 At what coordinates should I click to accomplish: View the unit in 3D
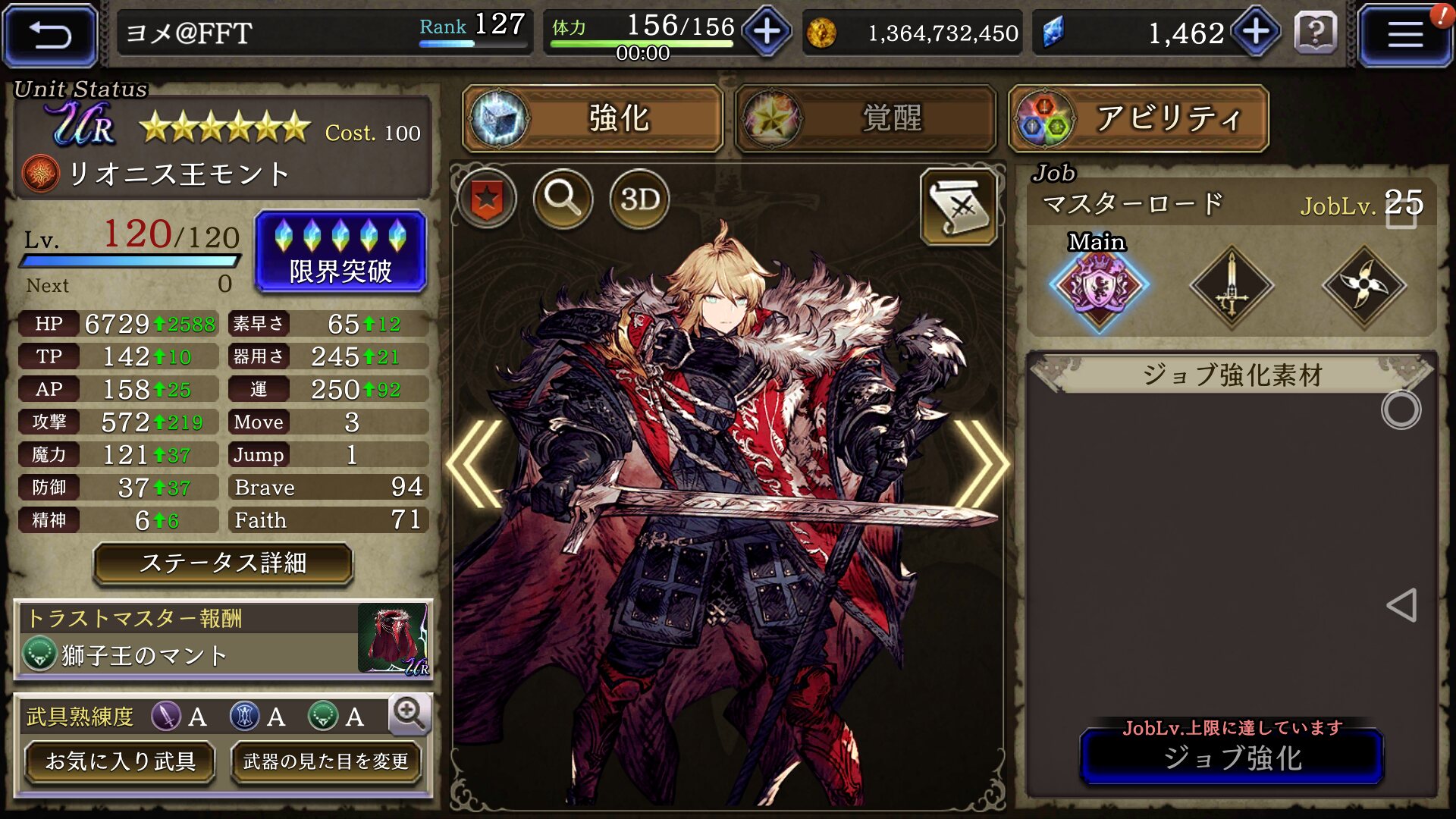tap(639, 199)
